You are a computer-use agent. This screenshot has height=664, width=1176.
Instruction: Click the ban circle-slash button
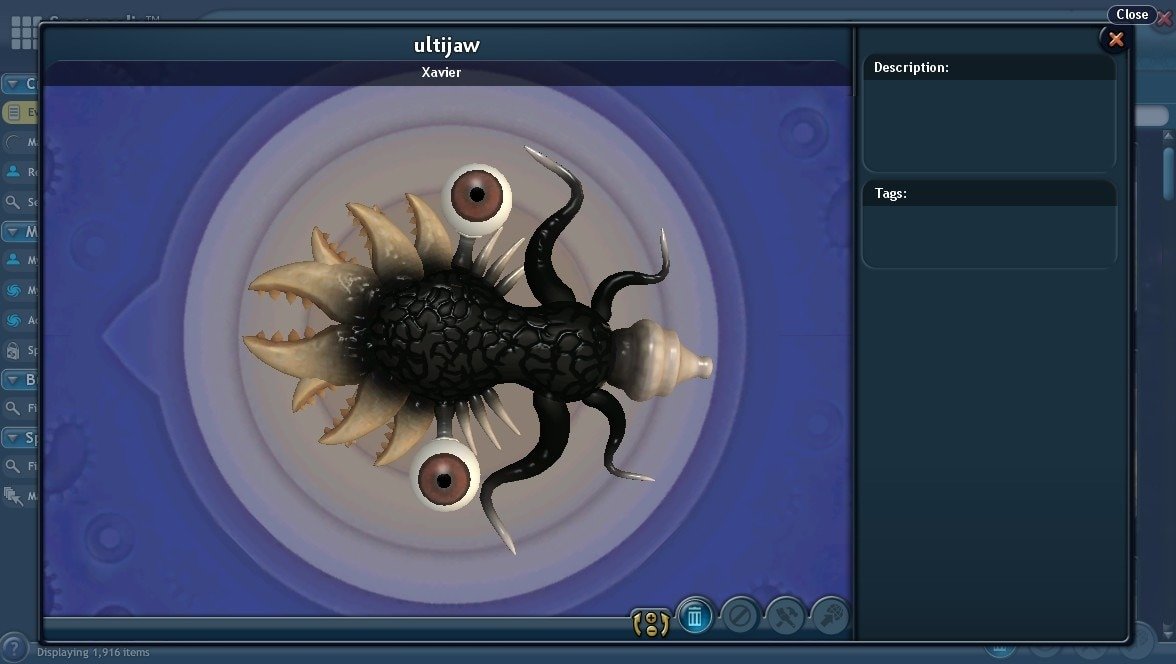tap(740, 616)
